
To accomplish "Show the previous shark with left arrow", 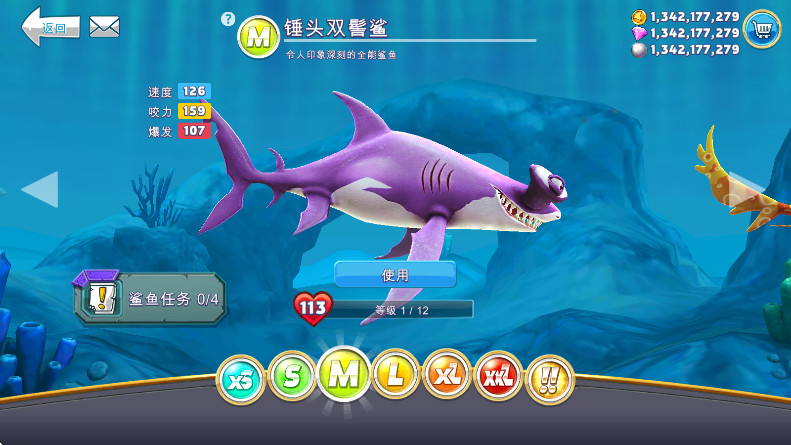I will (x=40, y=189).
